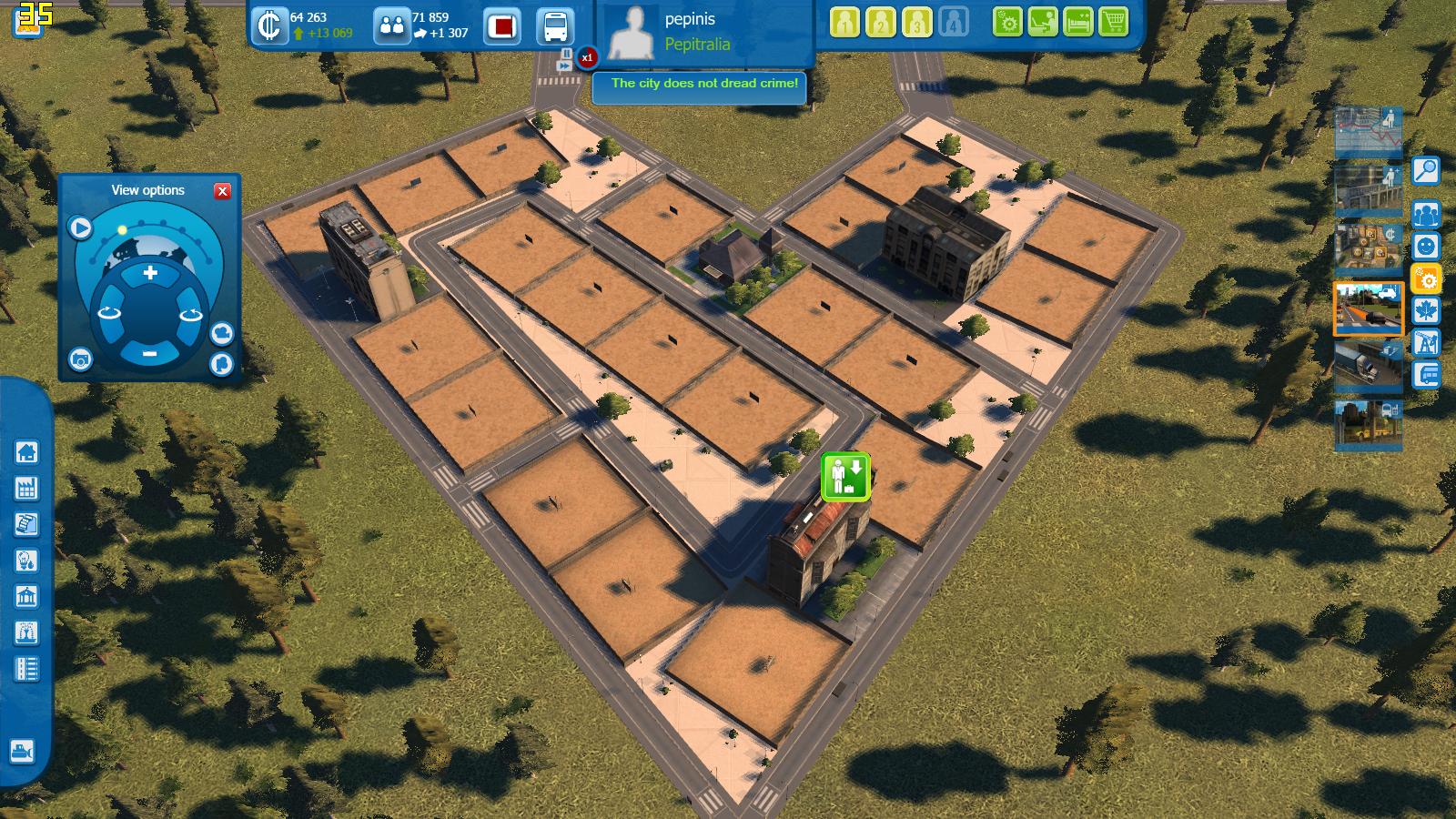This screenshot has height=819, width=1456.
Task: Take a screenshot with the camera icon
Action: 80,360
